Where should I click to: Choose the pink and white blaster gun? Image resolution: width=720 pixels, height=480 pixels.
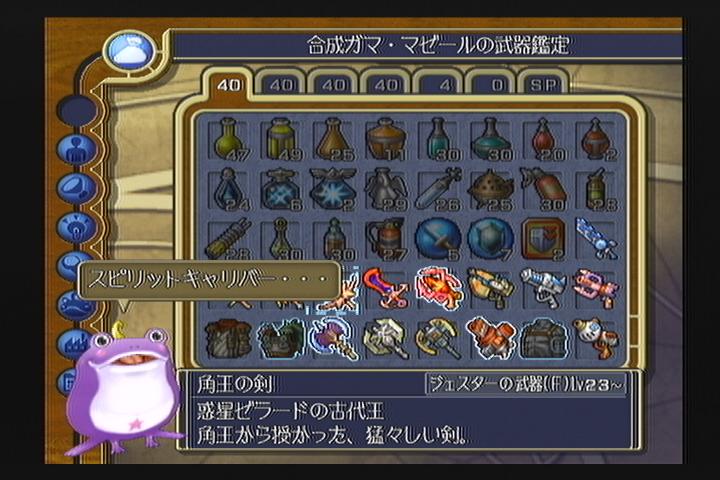[x=595, y=287]
